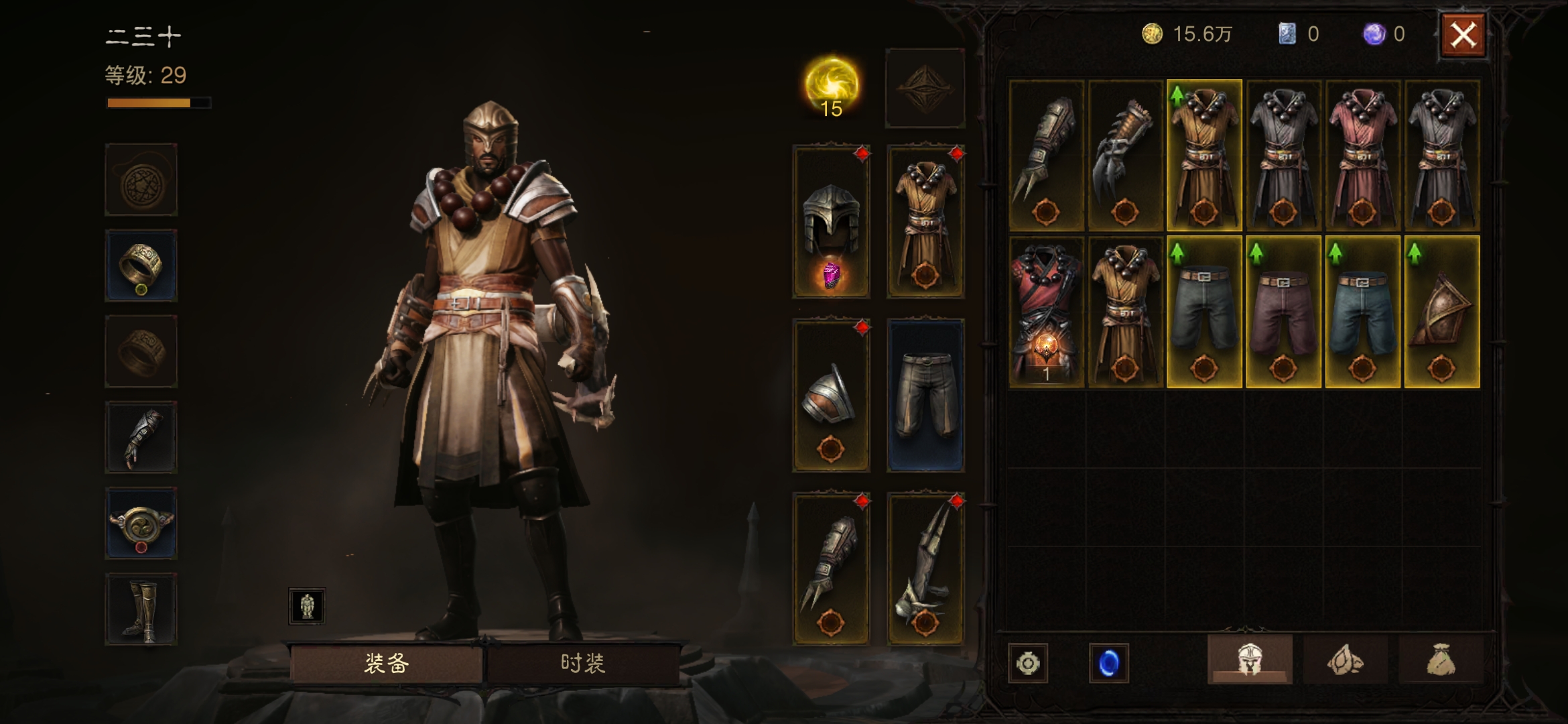
Task: Select the red robe with stack count 1
Action: (x=1046, y=312)
